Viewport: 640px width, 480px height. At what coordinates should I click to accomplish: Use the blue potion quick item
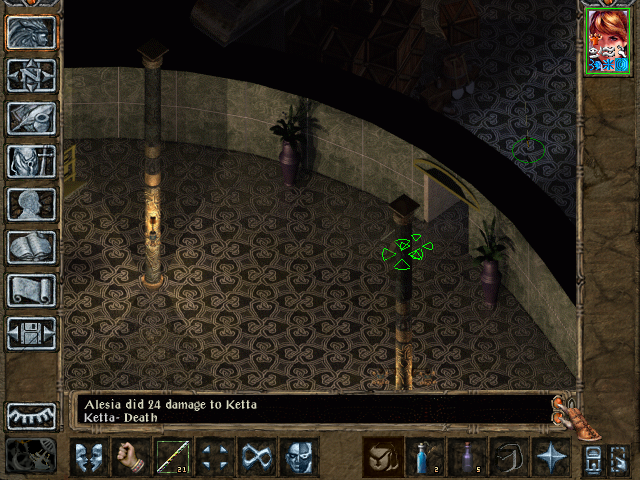[425, 457]
